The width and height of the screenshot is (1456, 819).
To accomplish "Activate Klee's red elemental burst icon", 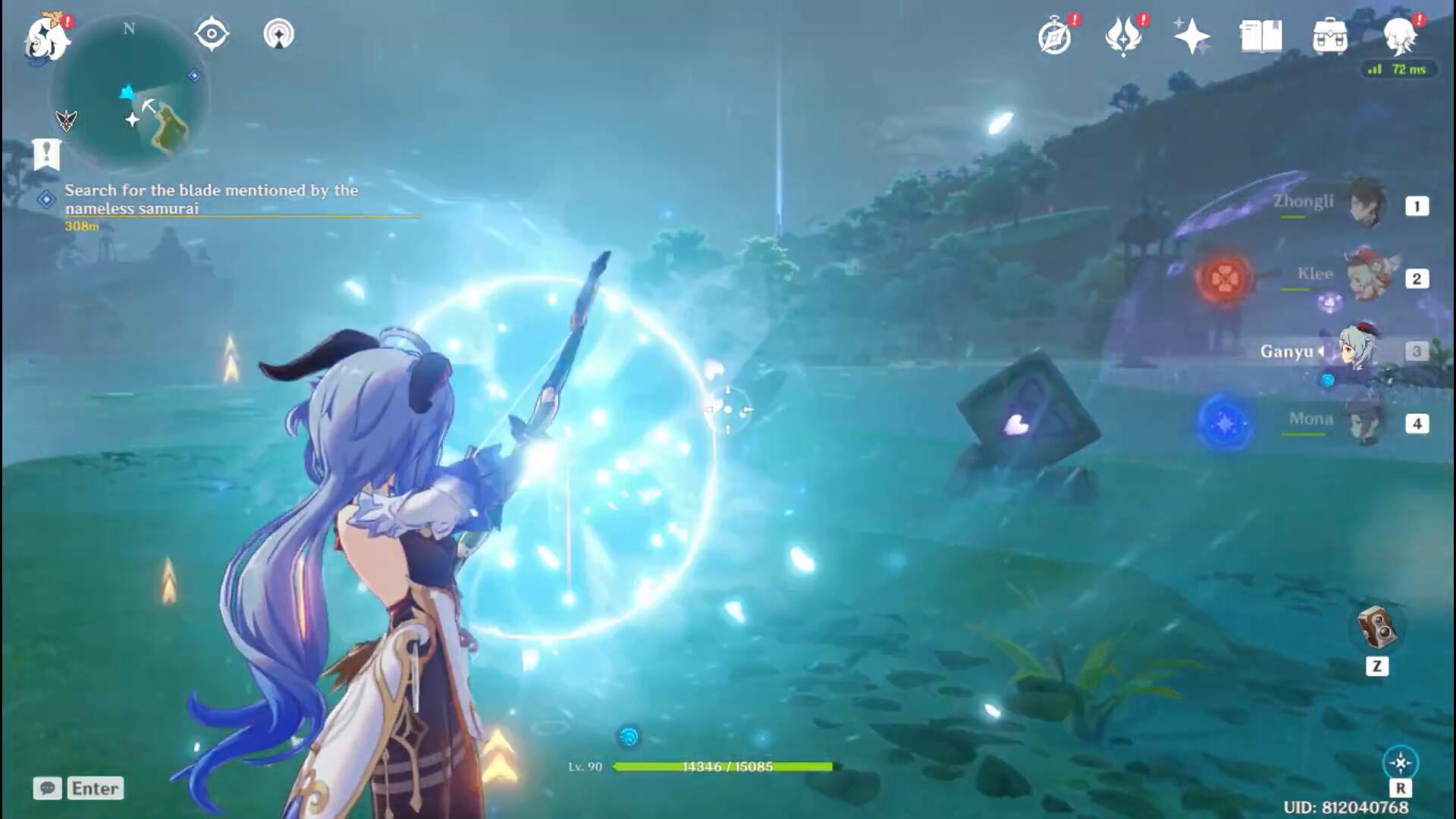I will click(1223, 278).
